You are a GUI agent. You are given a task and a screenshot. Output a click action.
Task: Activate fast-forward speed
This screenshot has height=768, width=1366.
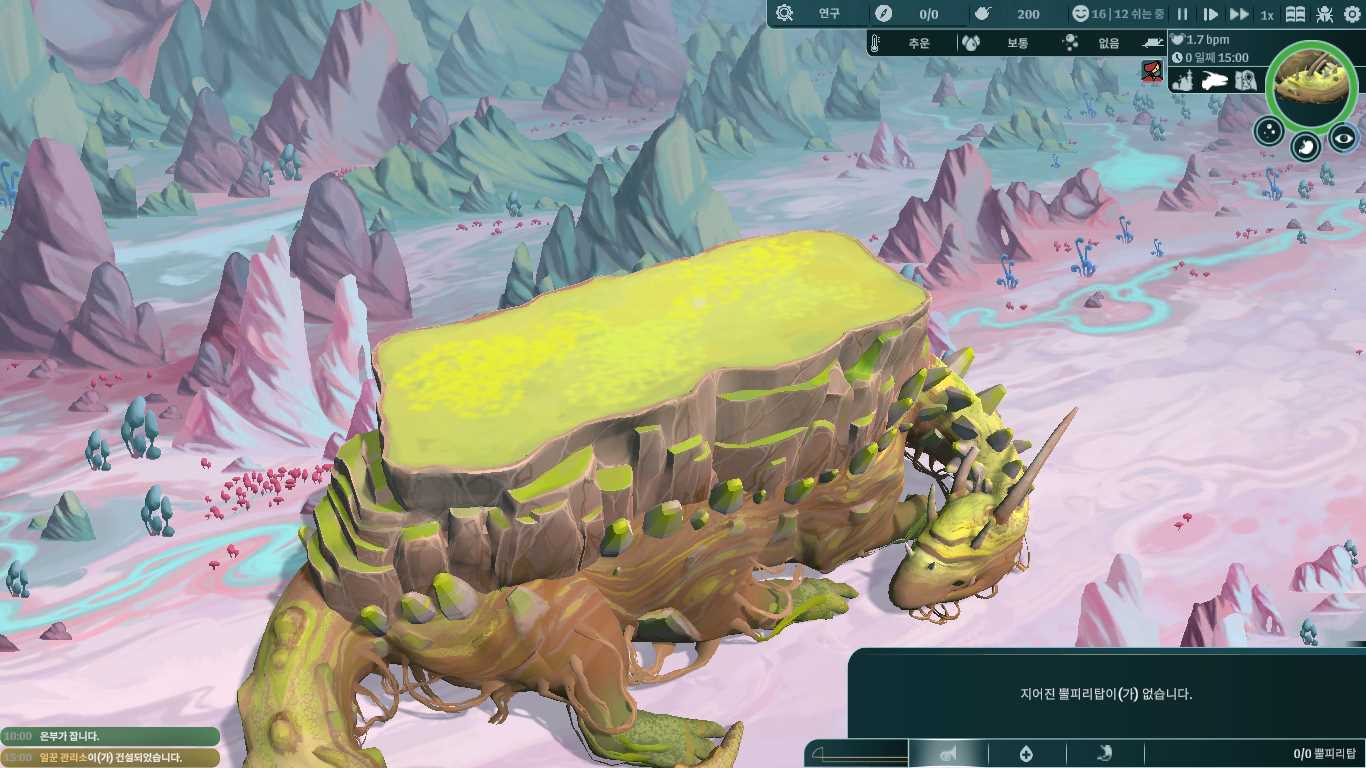point(1239,14)
